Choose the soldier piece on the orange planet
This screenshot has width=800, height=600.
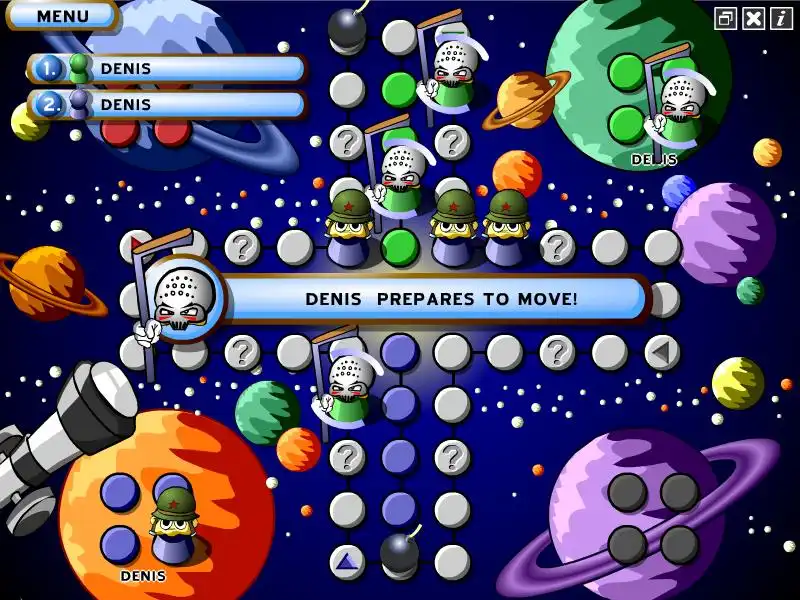pos(173,520)
